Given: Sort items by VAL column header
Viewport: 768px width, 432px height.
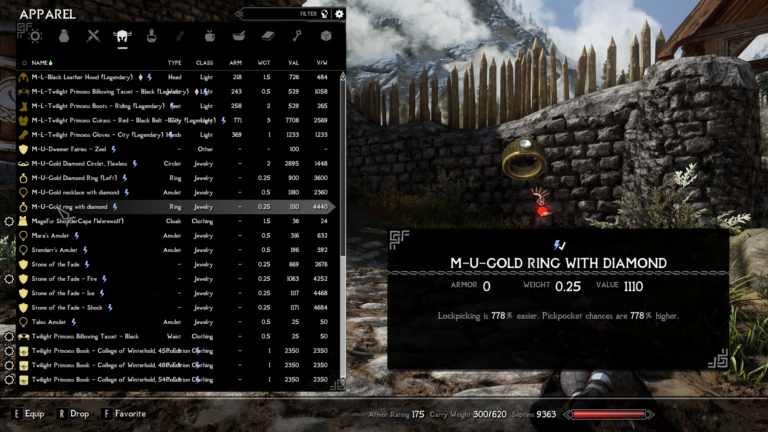Looking at the screenshot, I should click(294, 62).
